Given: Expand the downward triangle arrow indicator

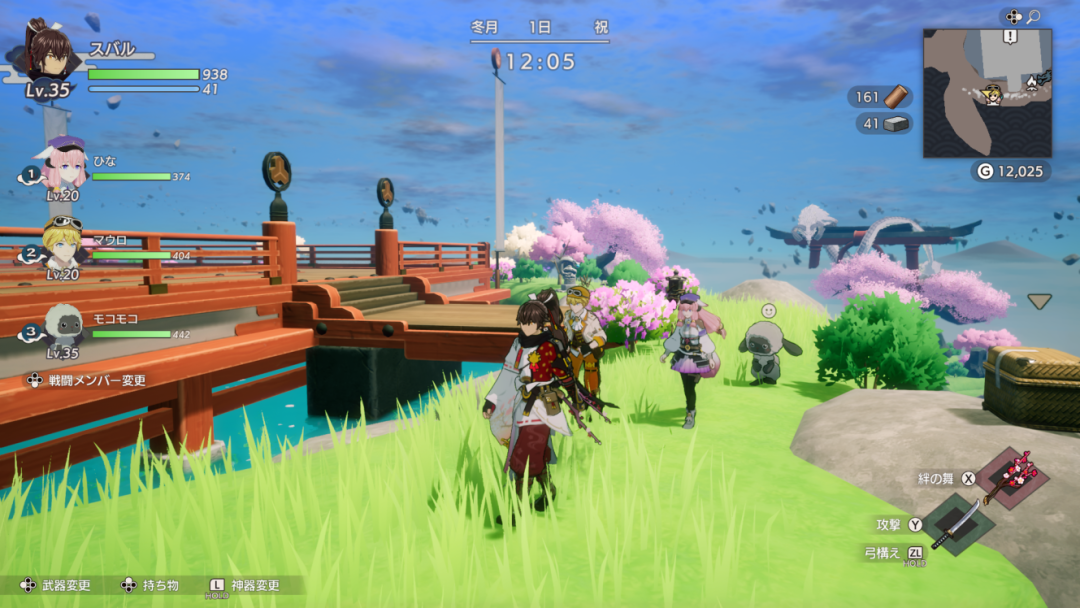Looking at the screenshot, I should click(x=1040, y=301).
